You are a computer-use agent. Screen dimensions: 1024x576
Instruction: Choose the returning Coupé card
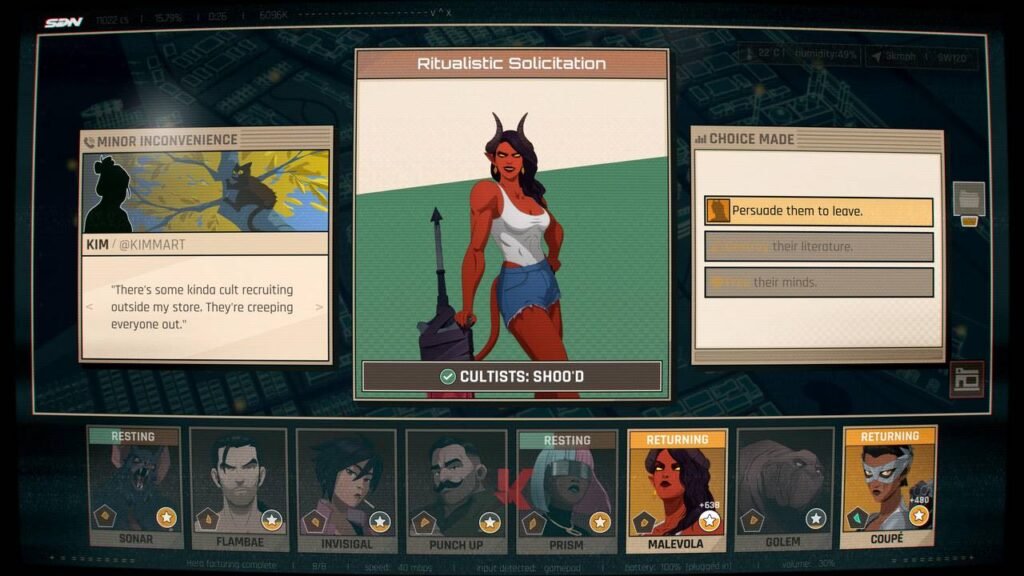[x=889, y=487]
